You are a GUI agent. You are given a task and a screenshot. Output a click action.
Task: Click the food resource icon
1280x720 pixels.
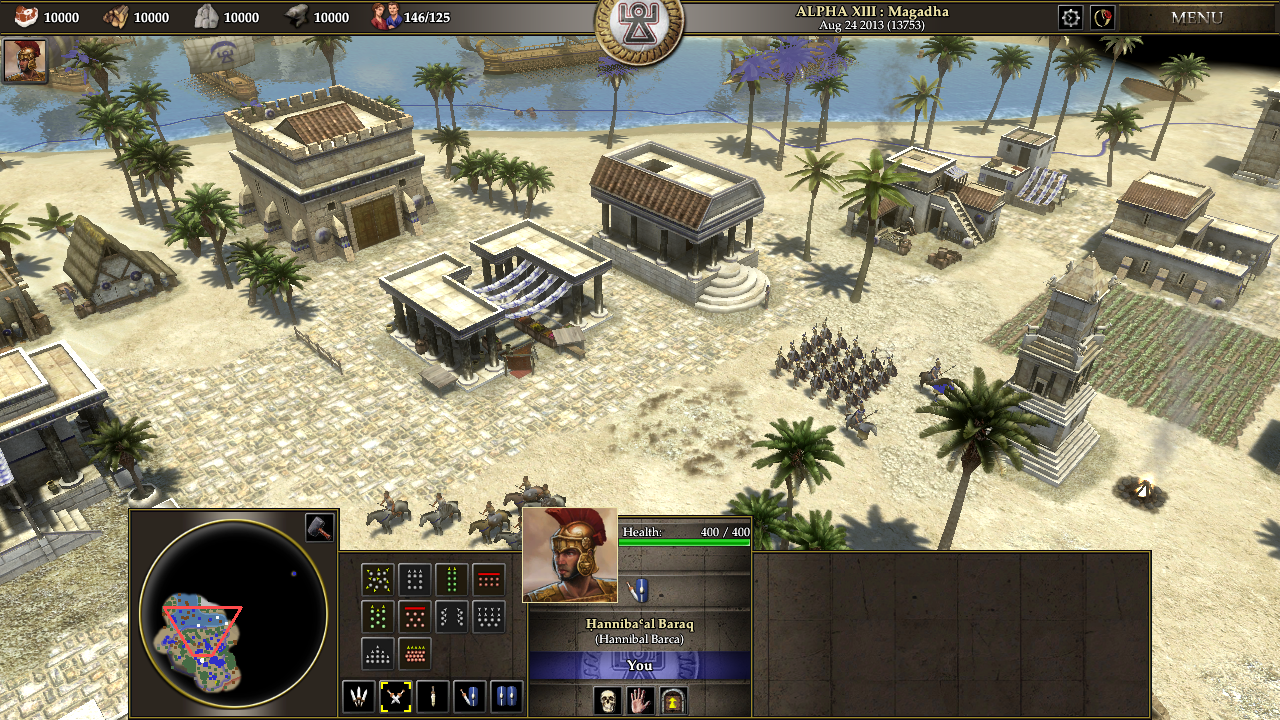[x=26, y=16]
